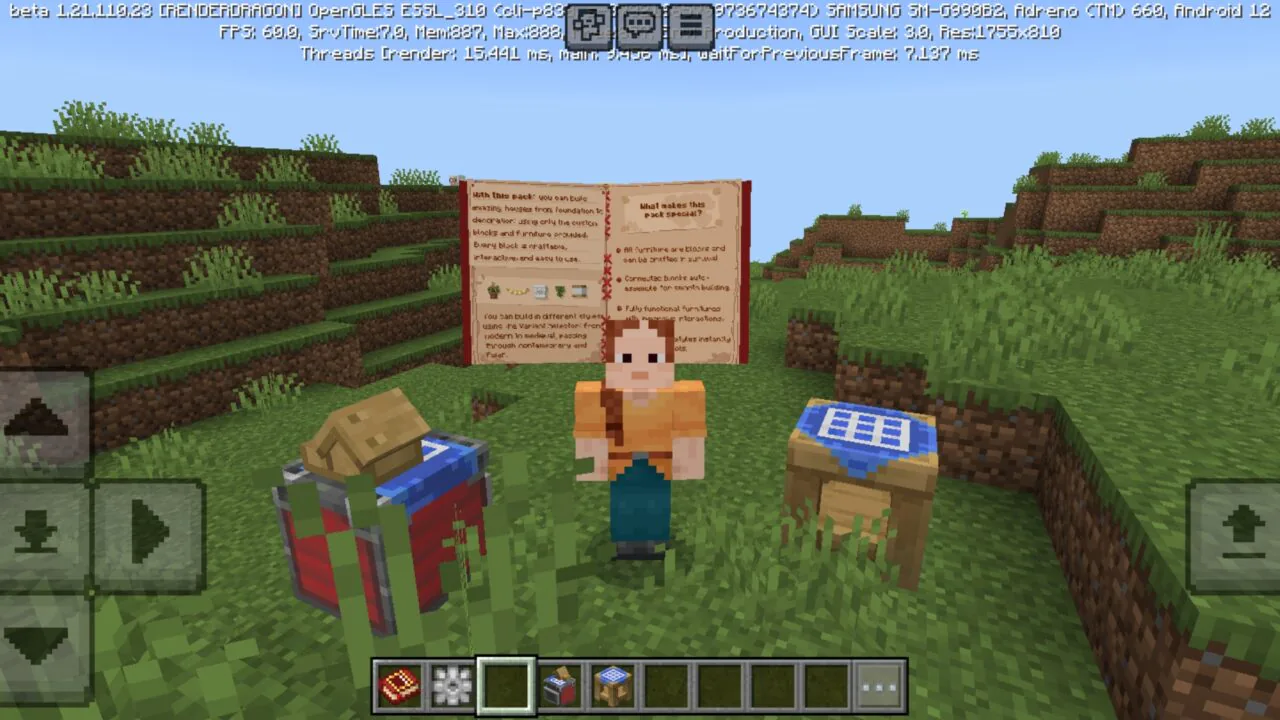This screenshot has height=720, width=1280.
Task: Open the inventory via three-dots button
Action: (881, 686)
